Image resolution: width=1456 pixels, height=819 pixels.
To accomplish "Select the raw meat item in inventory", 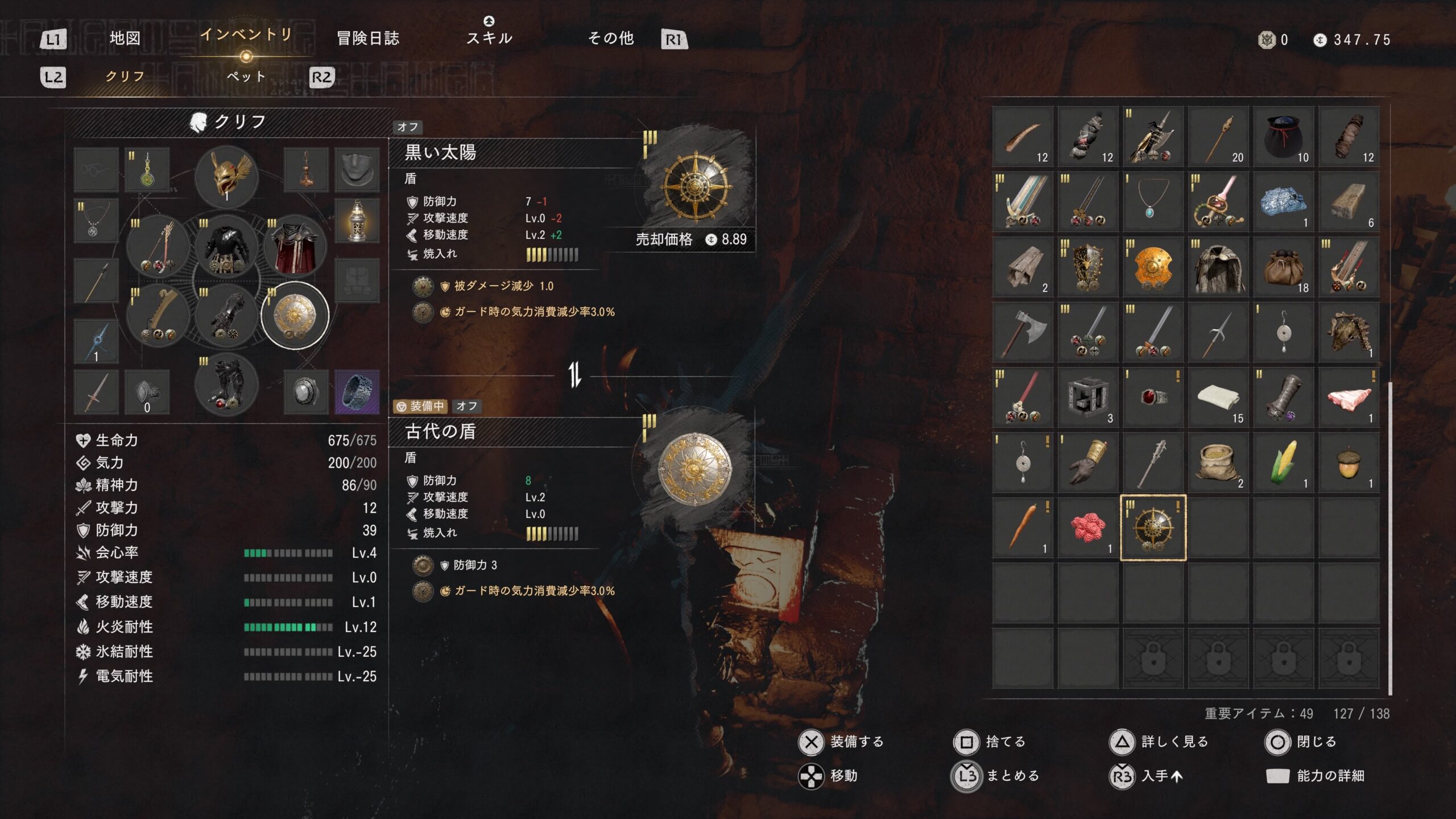I will click(1349, 398).
